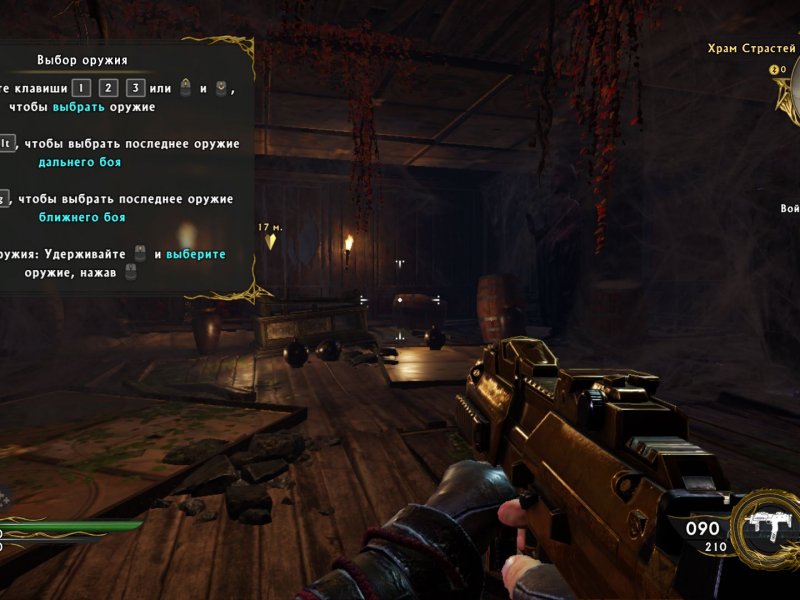The height and width of the screenshot is (600, 800).
Task: Open the round minimap beside the location title
Action: (x=790, y=95)
